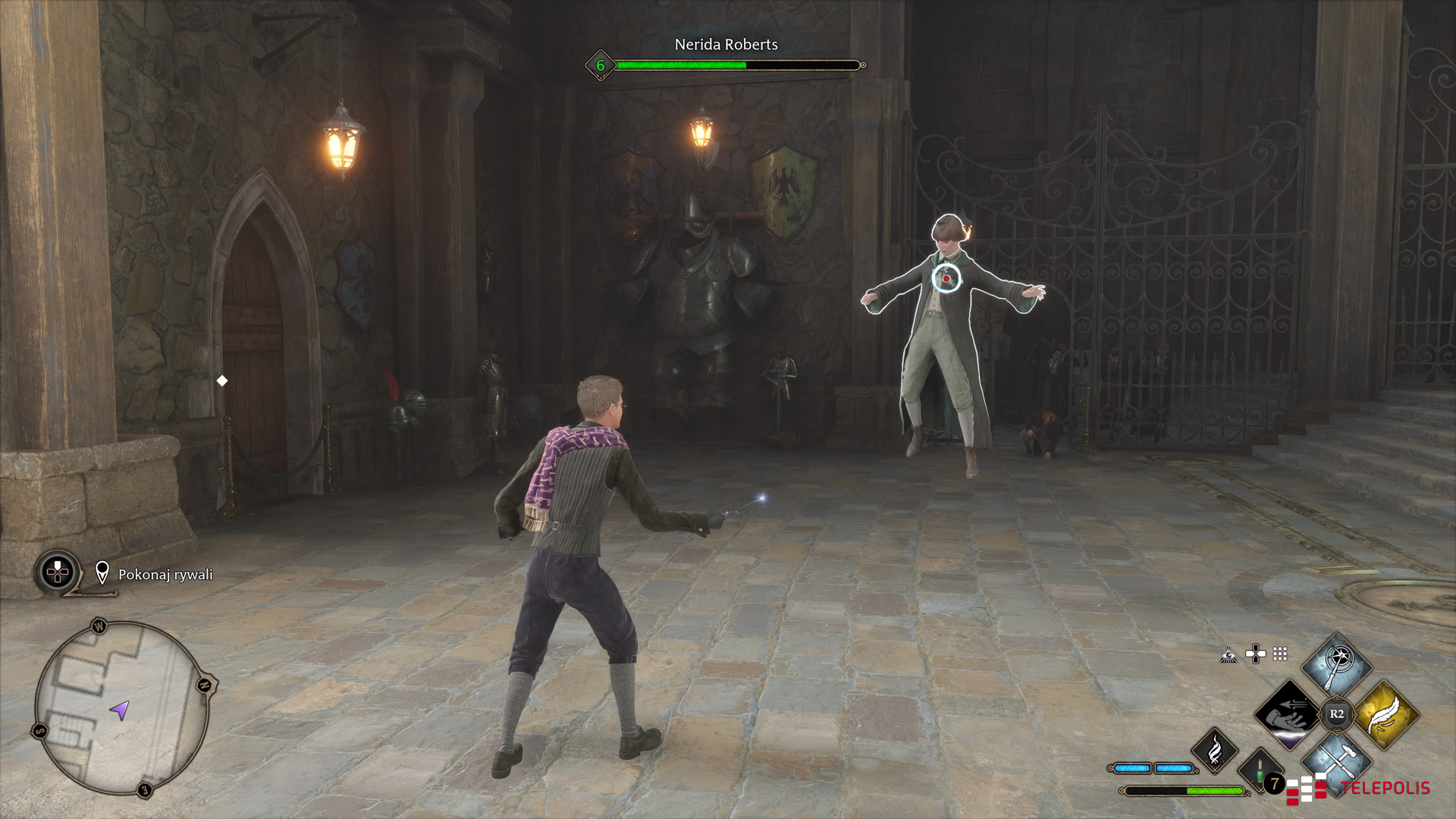This screenshot has height=819, width=1456.
Task: Select the "Pokonaj rywali" objective tracker
Action: pyautogui.click(x=165, y=575)
